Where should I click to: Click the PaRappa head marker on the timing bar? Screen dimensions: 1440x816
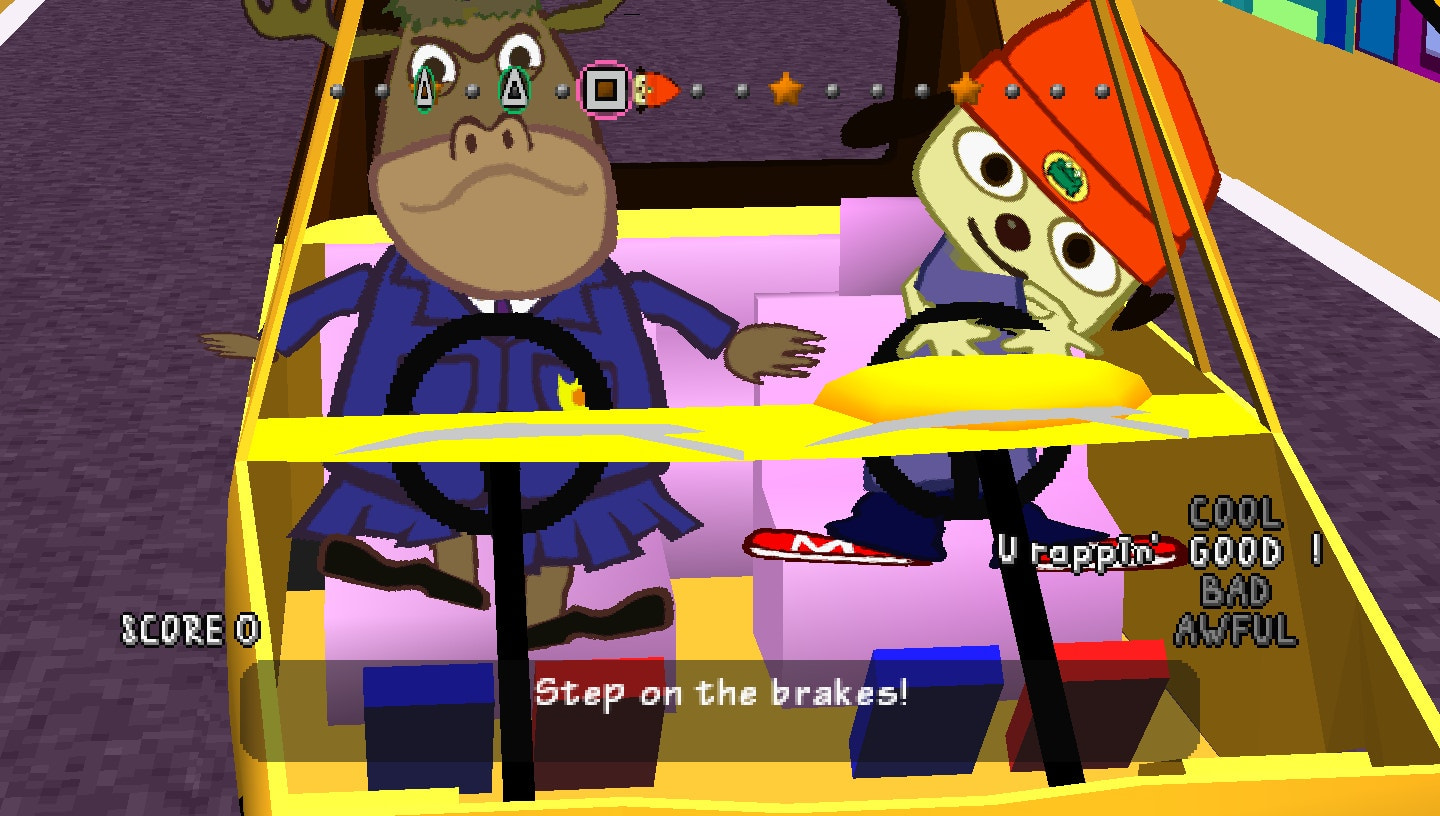pyautogui.click(x=650, y=88)
